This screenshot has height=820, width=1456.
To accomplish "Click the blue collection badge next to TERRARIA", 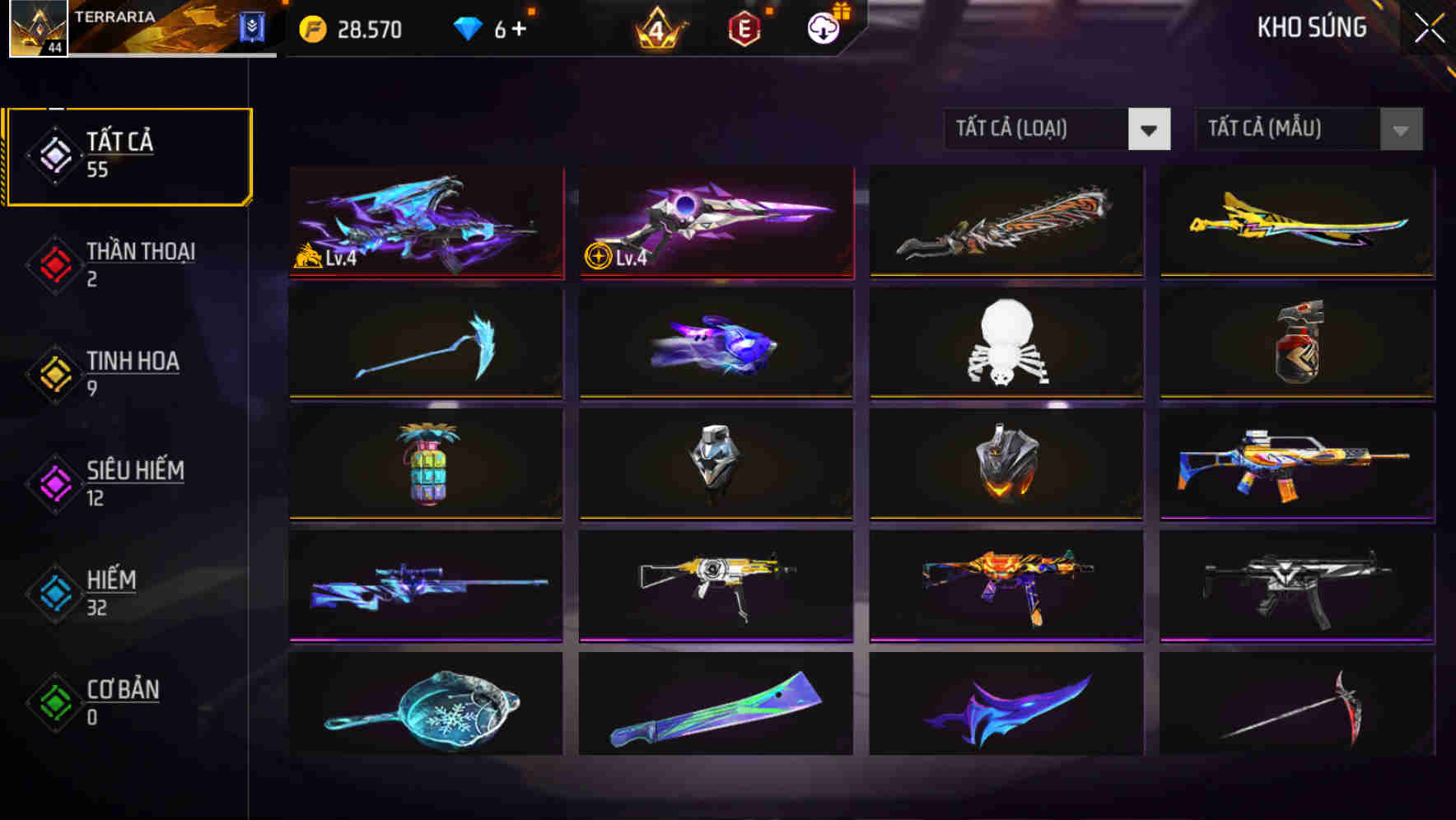I will pos(254,26).
